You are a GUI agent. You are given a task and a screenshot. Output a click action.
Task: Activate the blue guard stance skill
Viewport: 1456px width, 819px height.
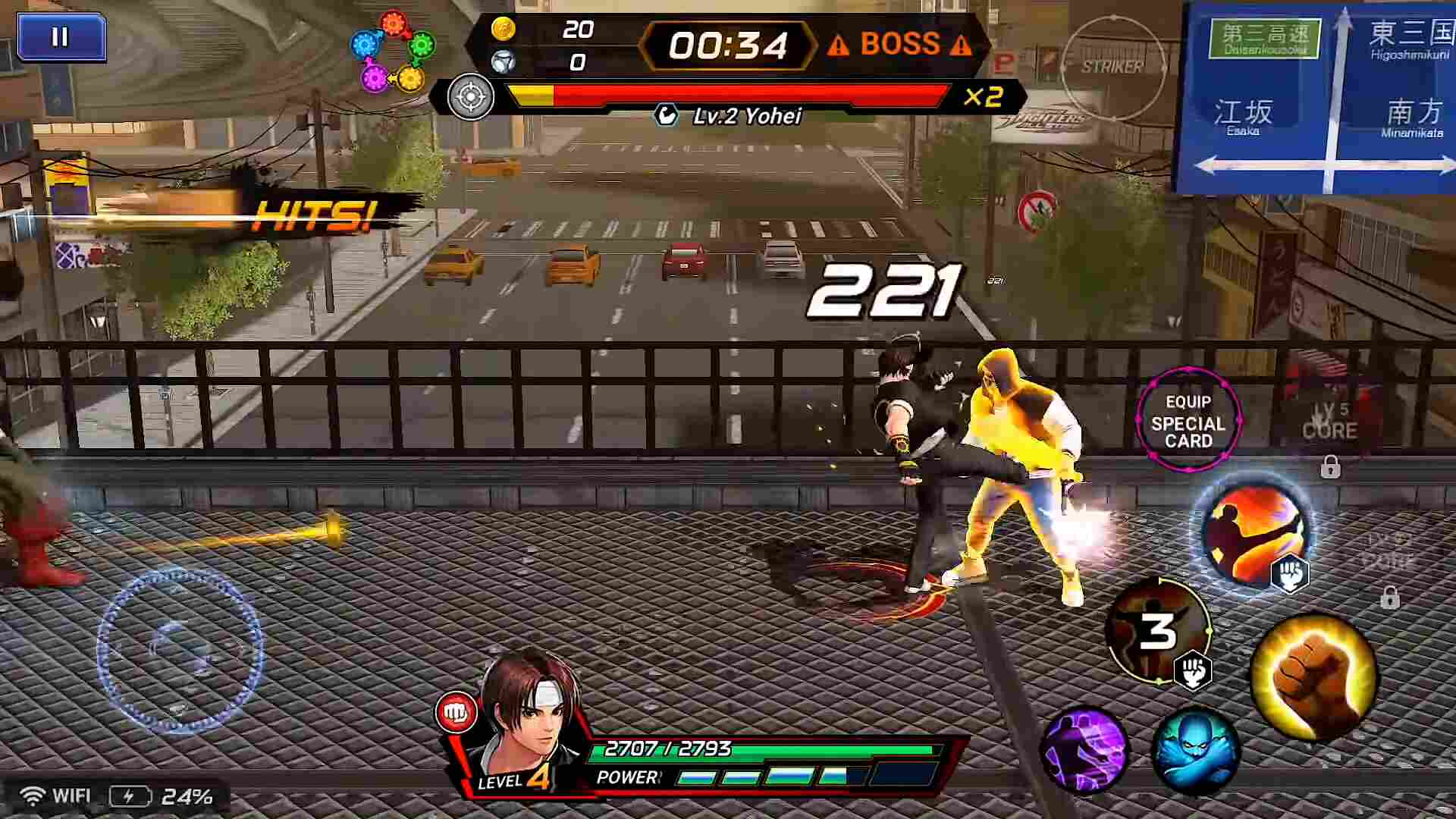[x=1195, y=749]
